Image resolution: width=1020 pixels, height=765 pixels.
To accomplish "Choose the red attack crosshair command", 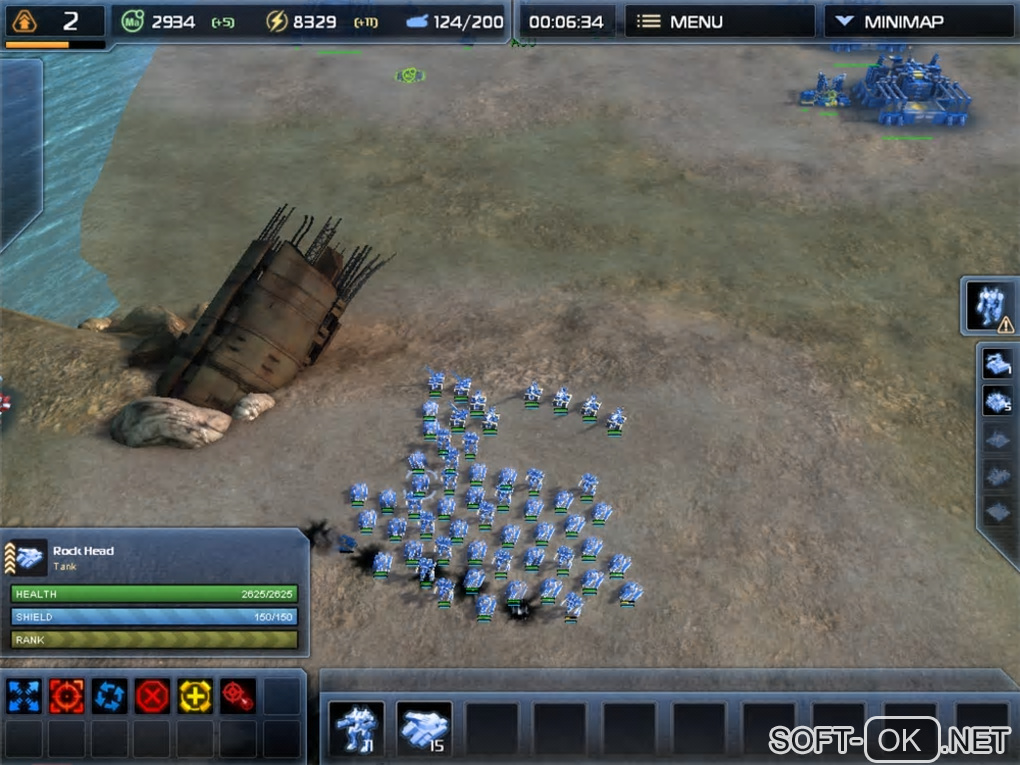I will pyautogui.click(x=67, y=696).
